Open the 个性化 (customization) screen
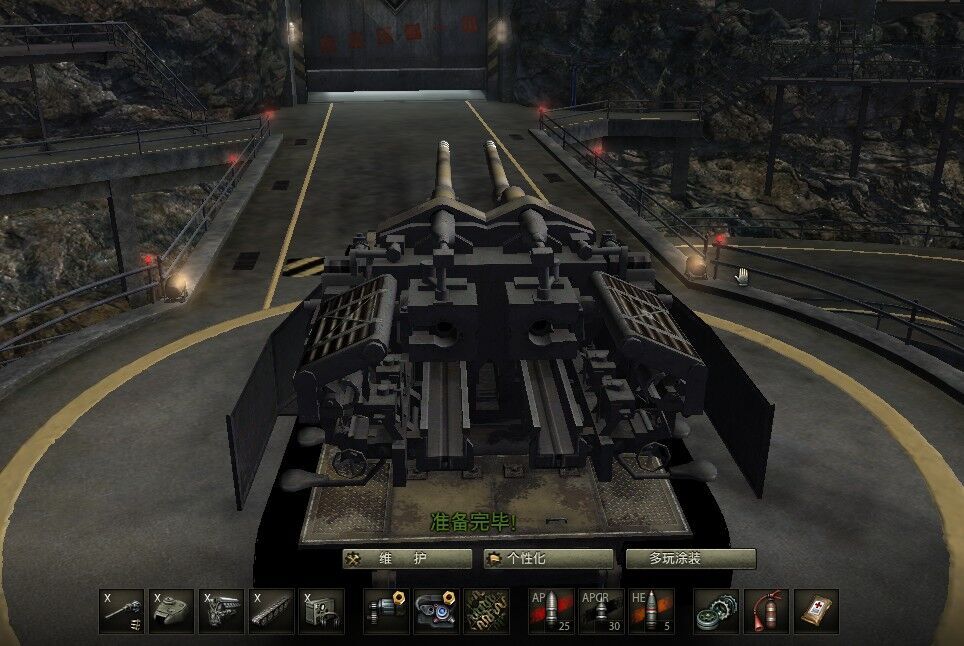Image resolution: width=964 pixels, height=646 pixels. (x=548, y=559)
